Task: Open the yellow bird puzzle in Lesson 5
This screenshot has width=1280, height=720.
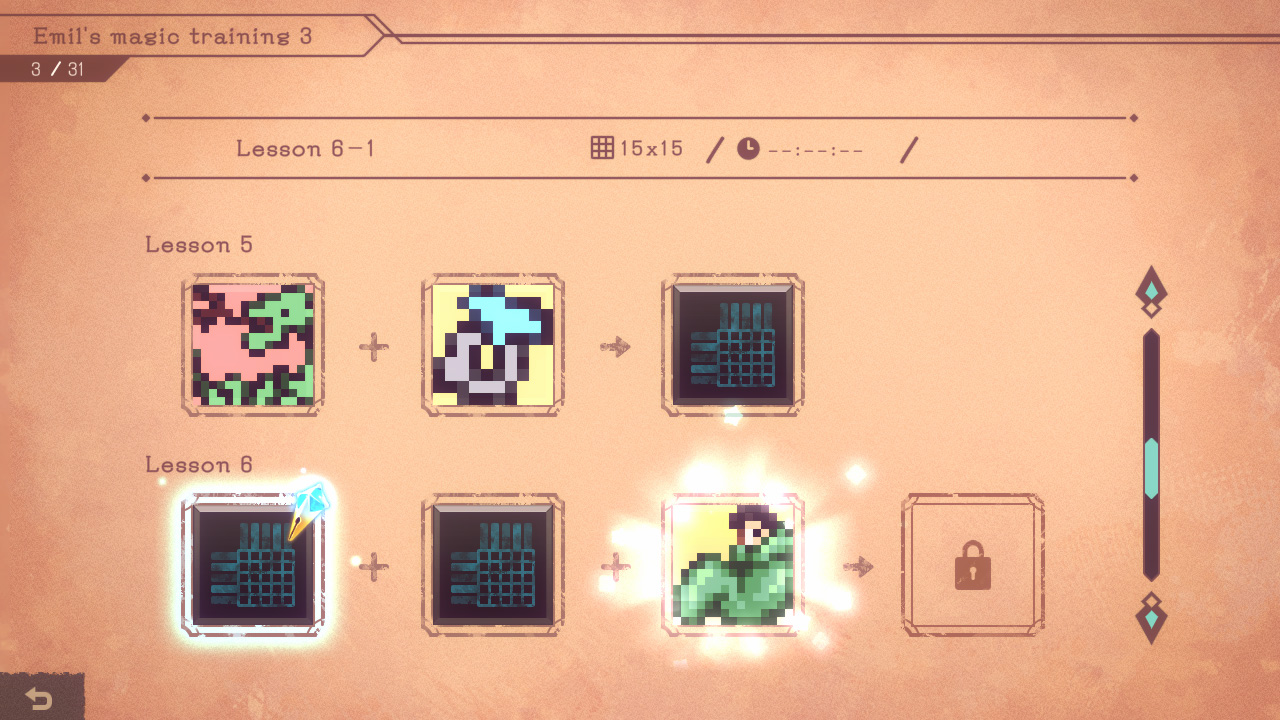Action: click(493, 344)
